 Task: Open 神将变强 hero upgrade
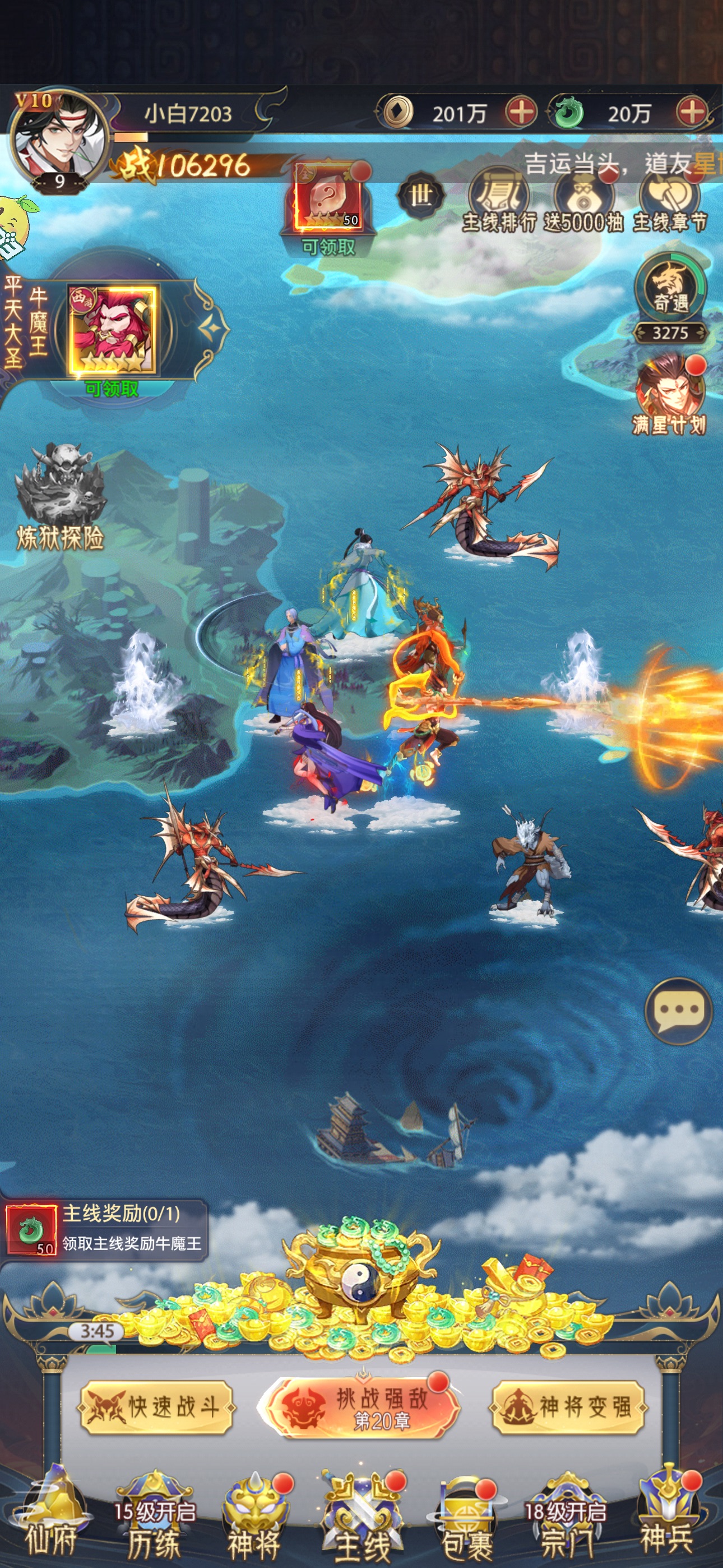[568, 1406]
